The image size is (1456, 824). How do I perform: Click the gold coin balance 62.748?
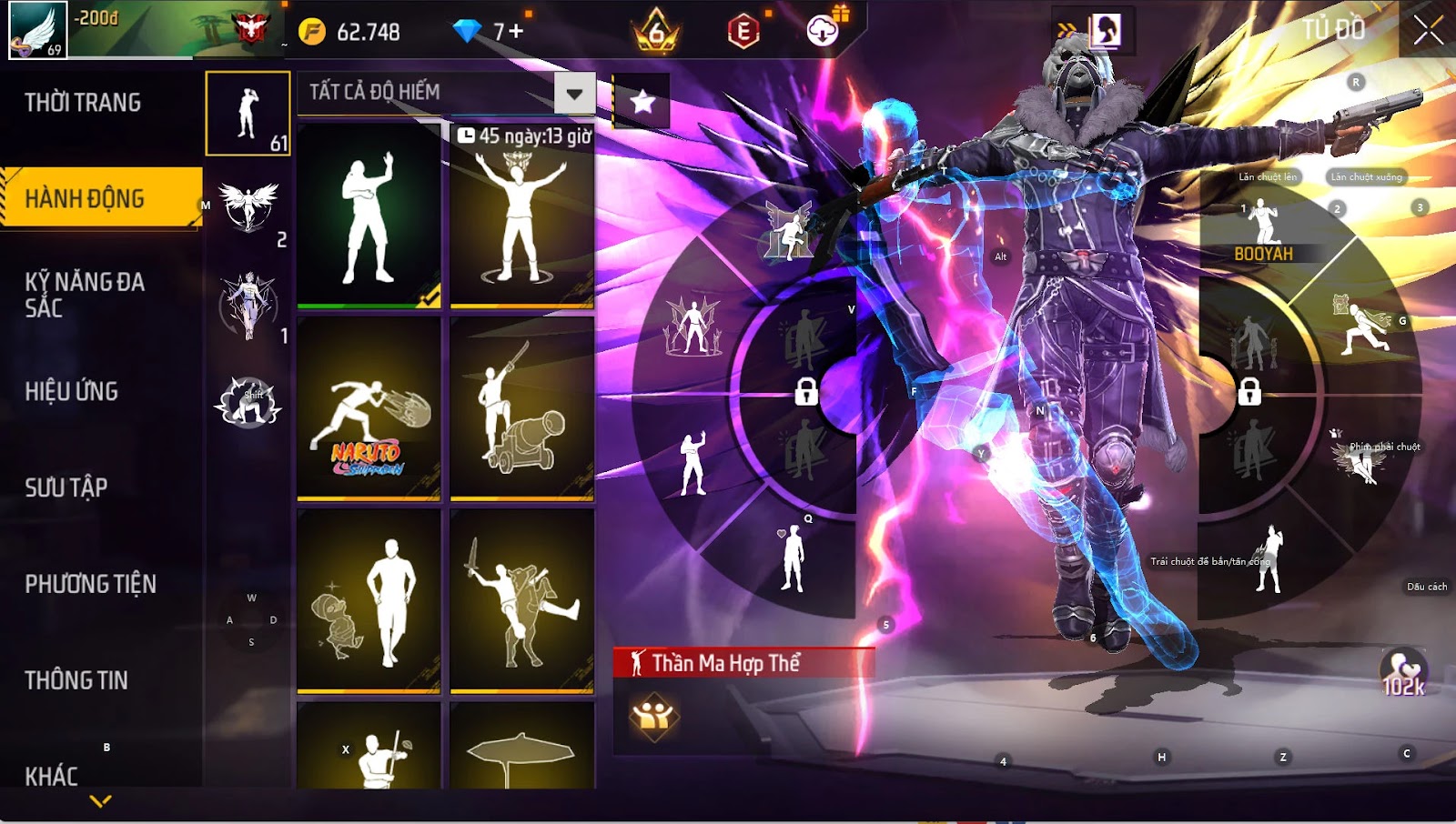[351, 32]
